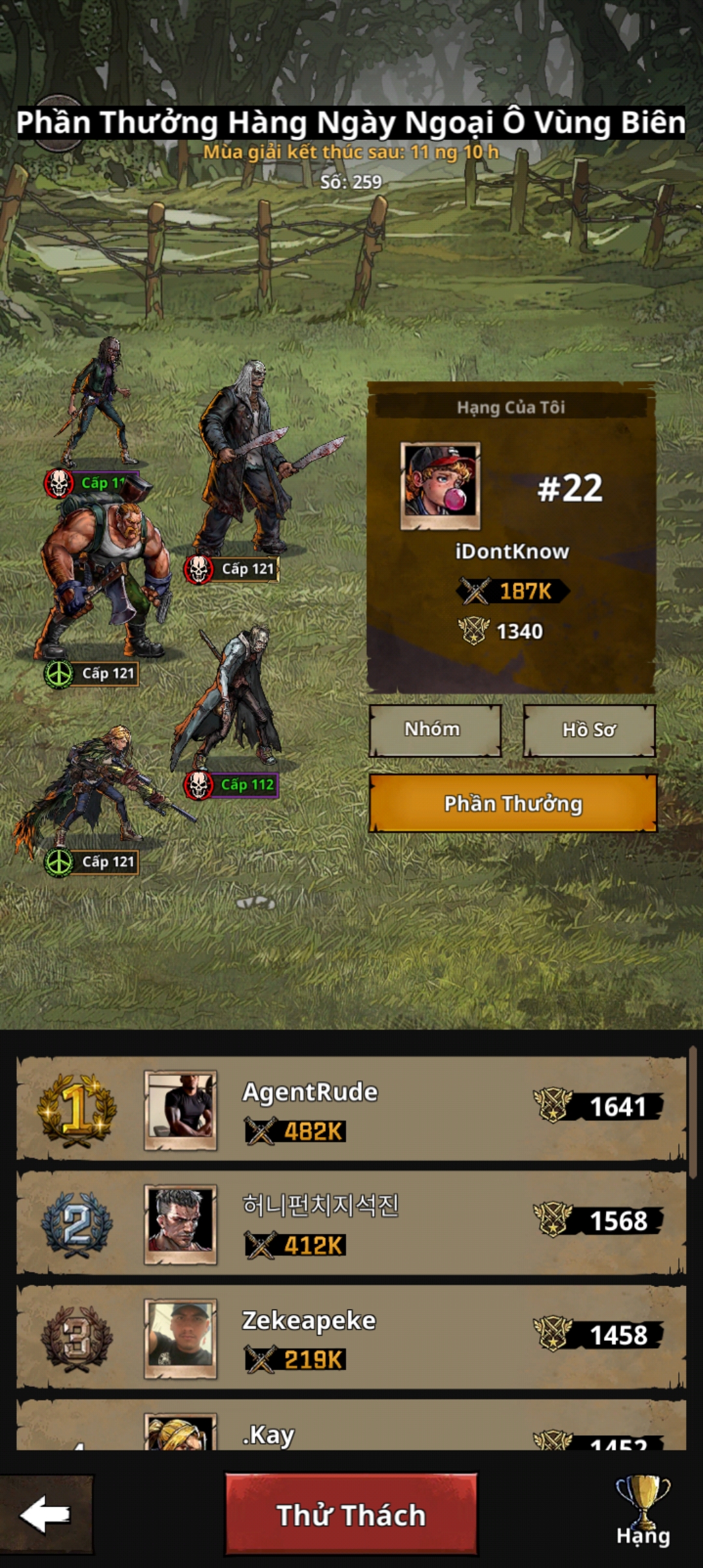Viewport: 703px width, 1568px height.
Task: View AgentRude's profile photo
Action: coord(180,1110)
